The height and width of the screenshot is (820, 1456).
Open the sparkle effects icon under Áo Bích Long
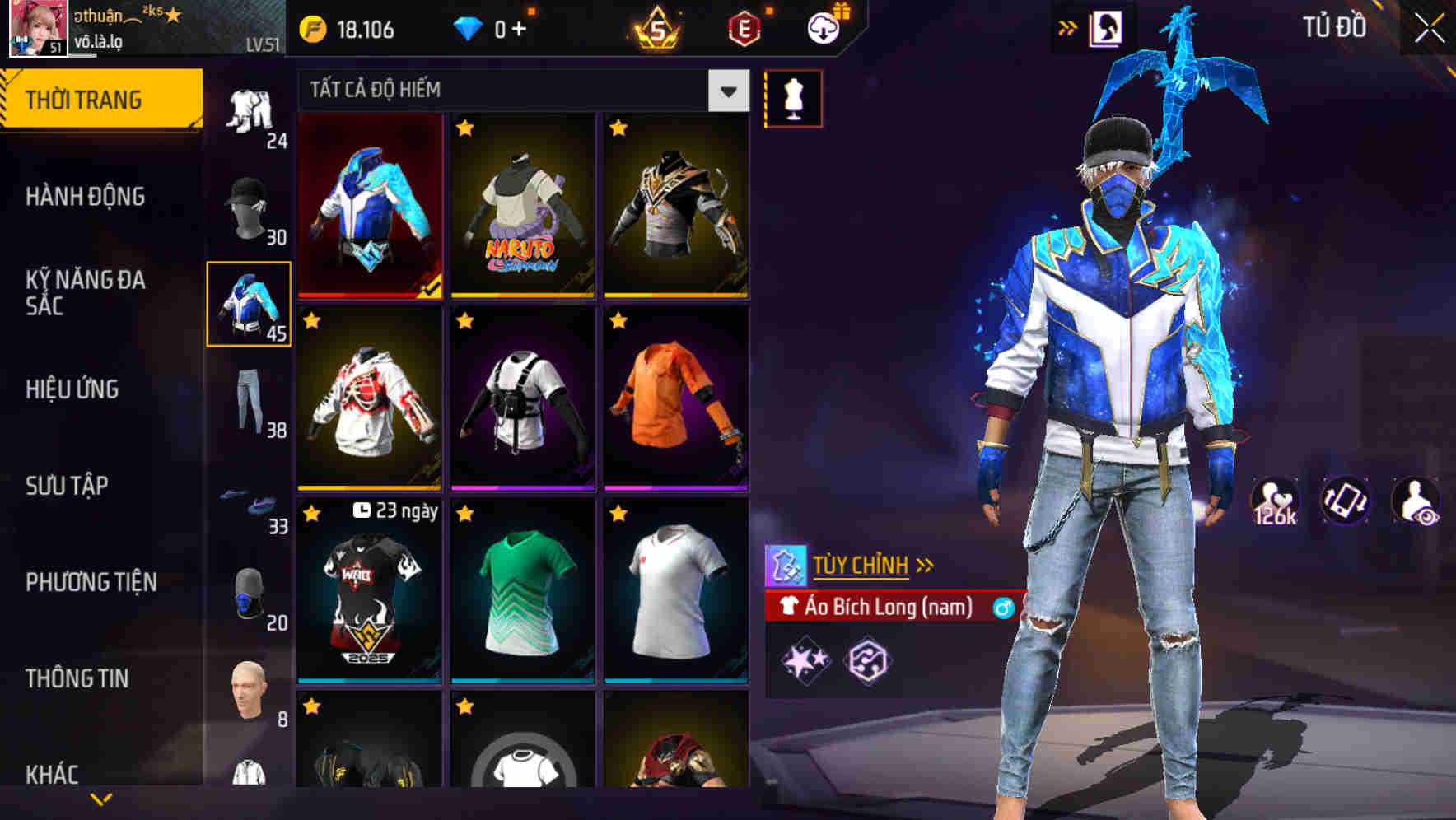click(x=805, y=659)
